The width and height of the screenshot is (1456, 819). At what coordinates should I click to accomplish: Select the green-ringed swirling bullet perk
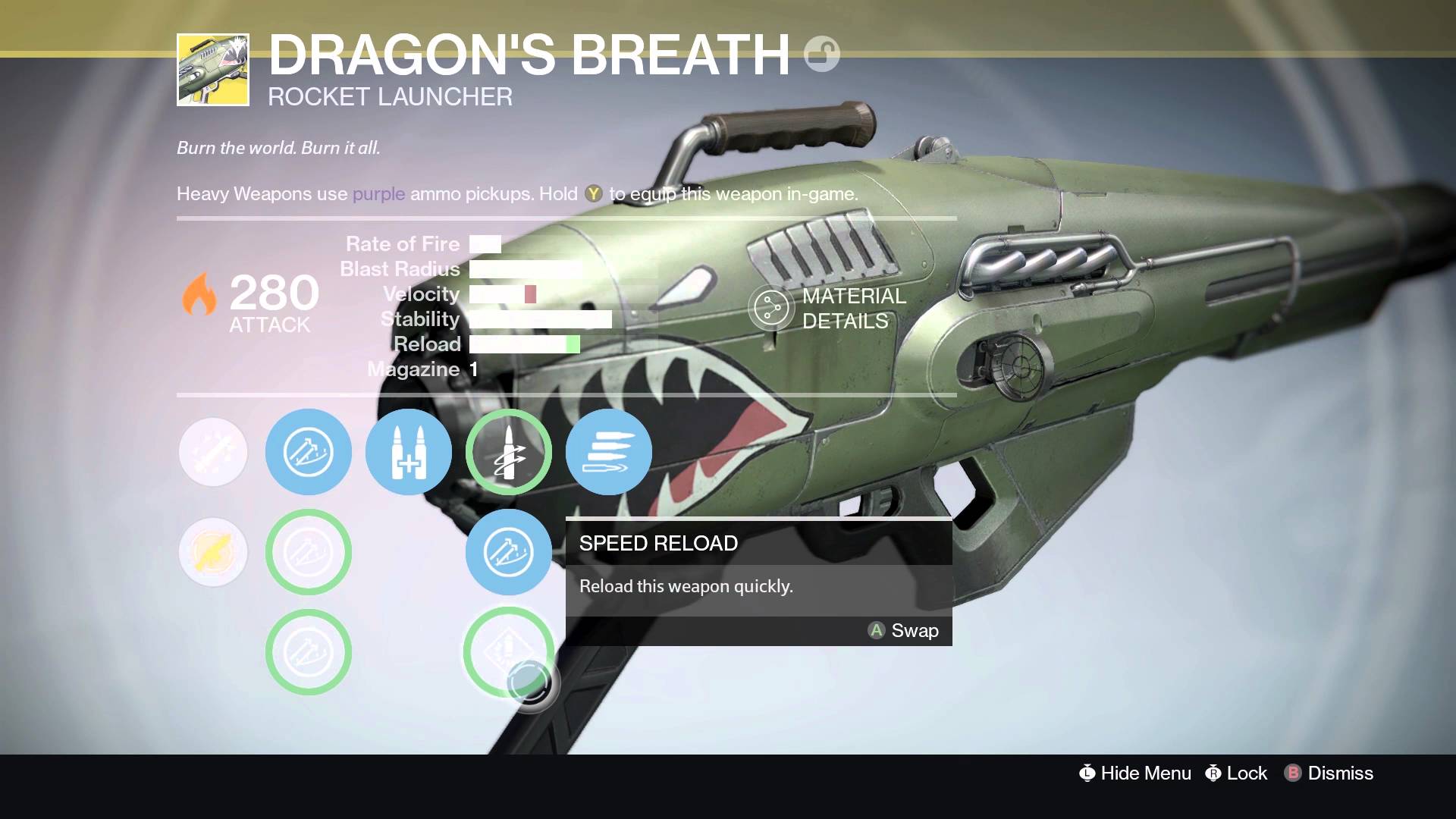tap(509, 451)
